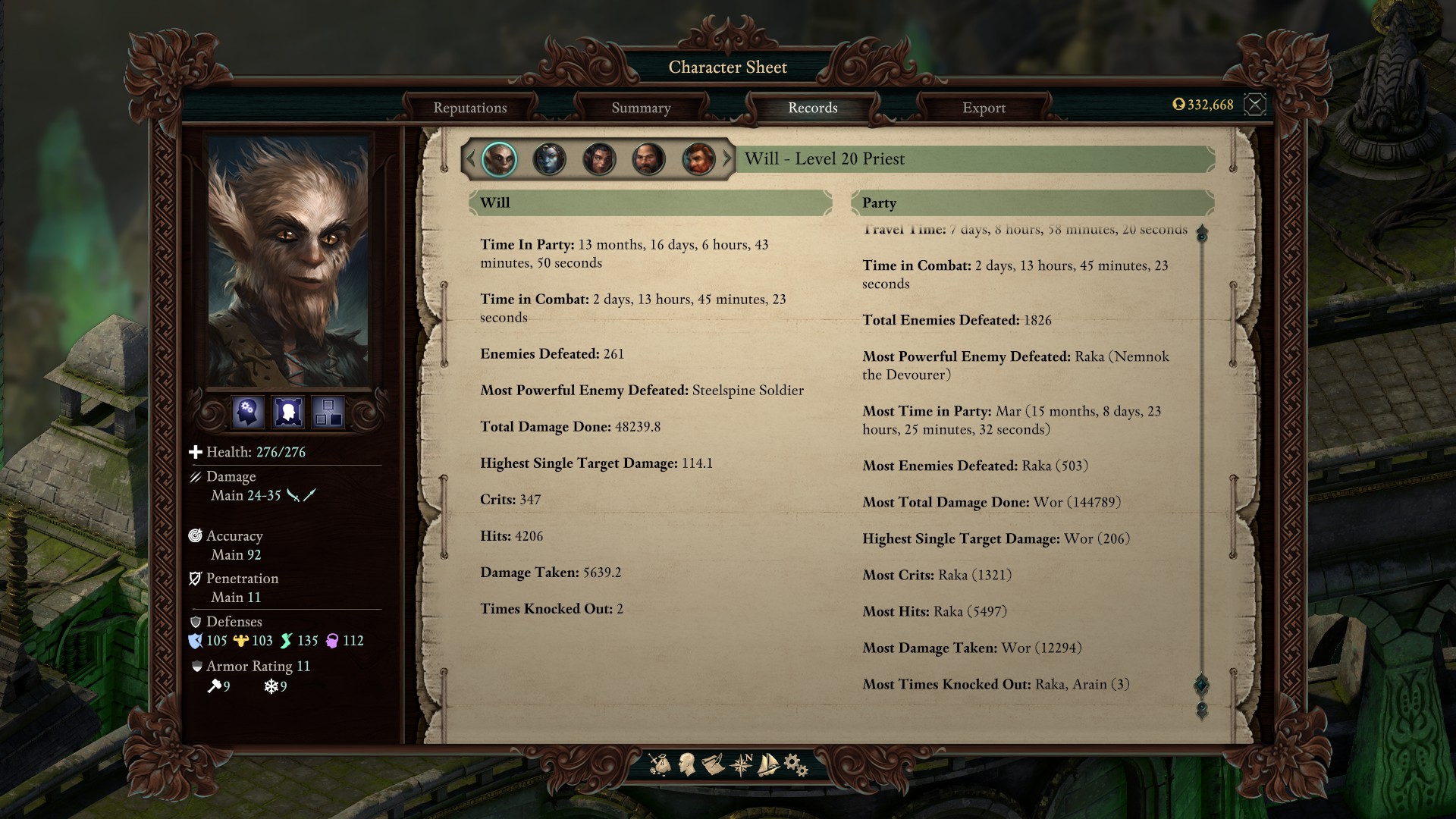This screenshot has width=1456, height=819.
Task: Select the Records tab
Action: tap(812, 108)
